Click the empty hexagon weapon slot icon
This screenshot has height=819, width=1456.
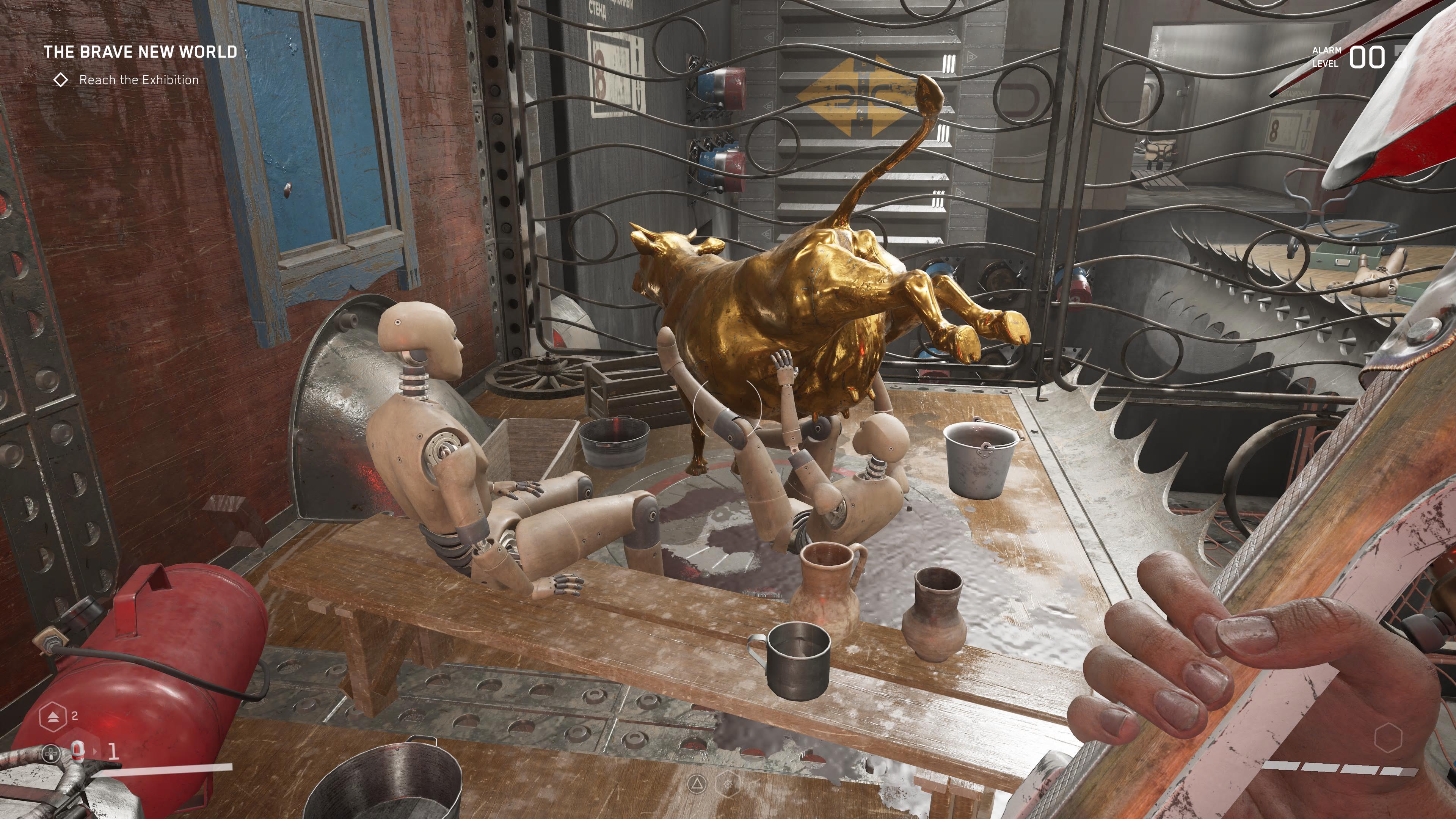pyautogui.click(x=1388, y=737)
